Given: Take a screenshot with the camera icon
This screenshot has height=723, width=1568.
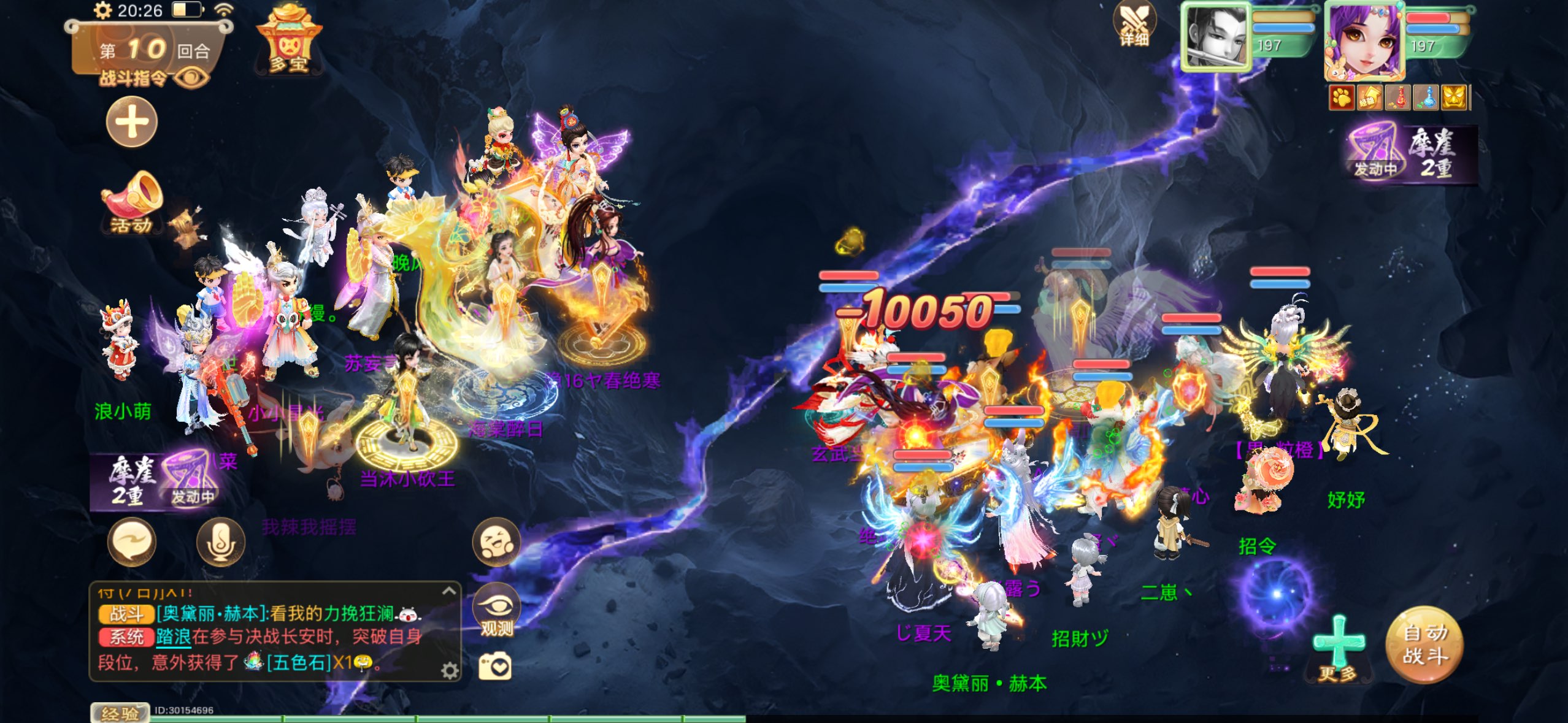Looking at the screenshot, I should [x=494, y=667].
